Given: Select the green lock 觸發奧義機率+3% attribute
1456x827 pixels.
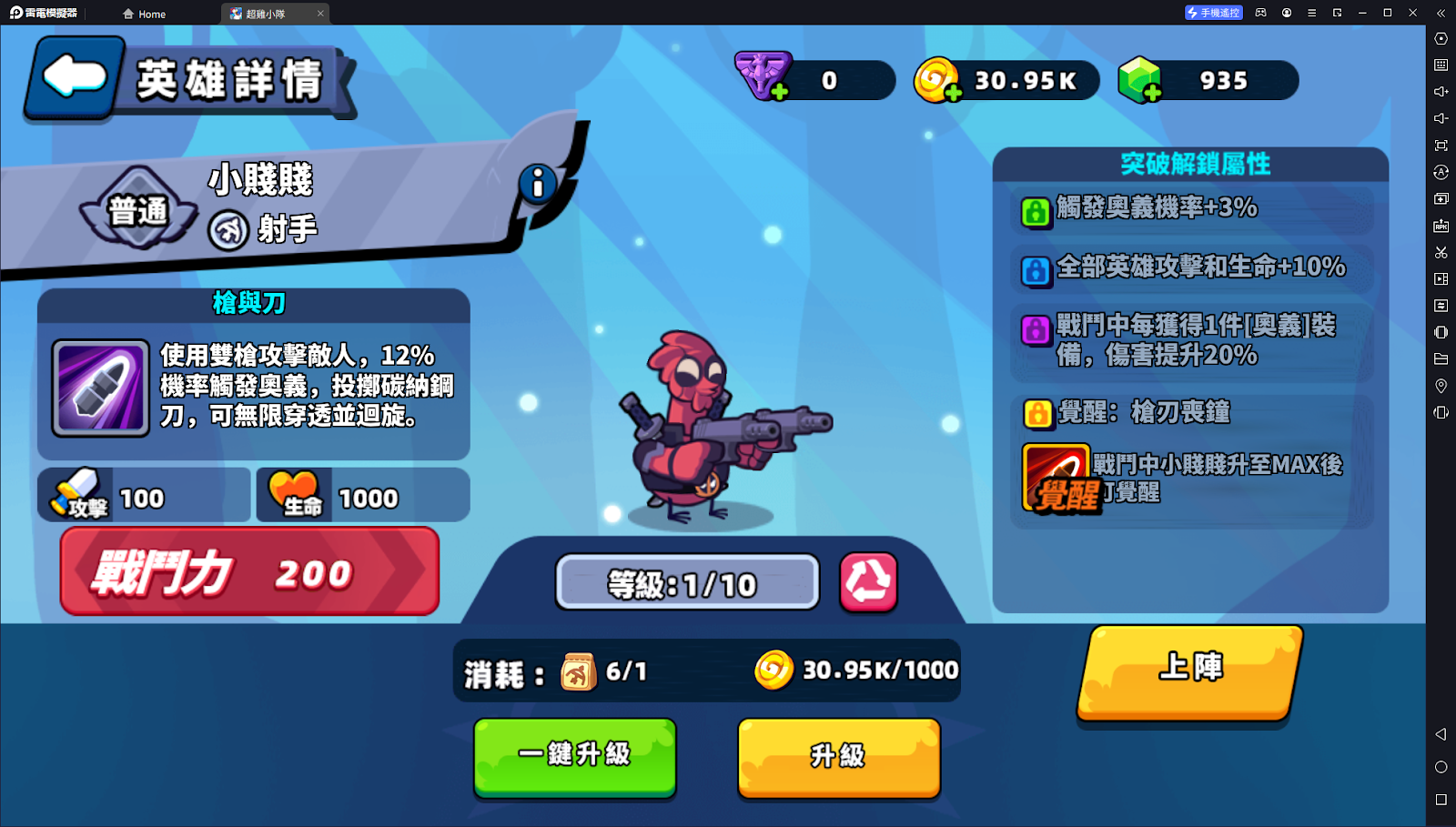Looking at the screenshot, I should click(1036, 212).
